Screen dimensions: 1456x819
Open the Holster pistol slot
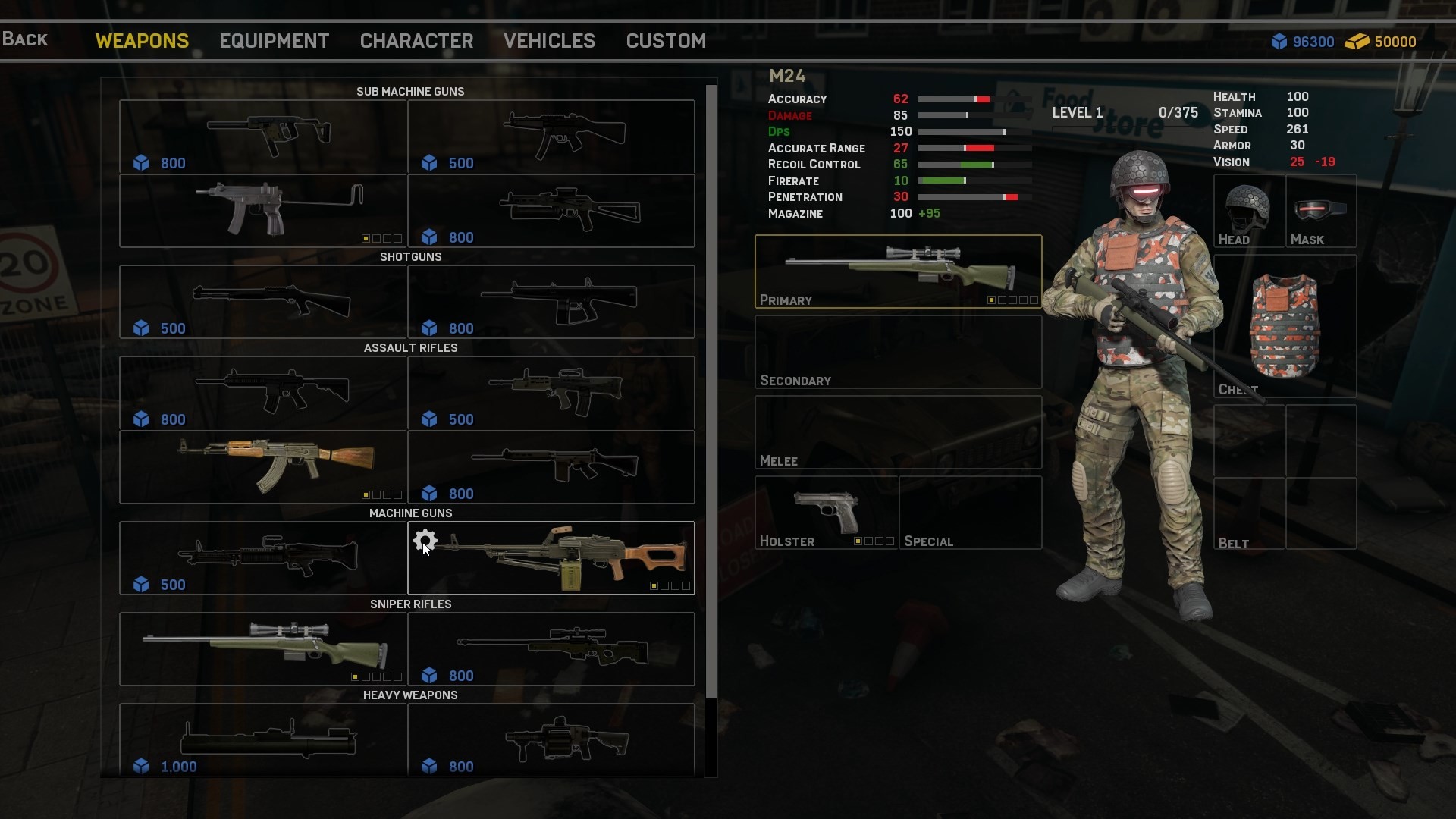pyautogui.click(x=826, y=513)
